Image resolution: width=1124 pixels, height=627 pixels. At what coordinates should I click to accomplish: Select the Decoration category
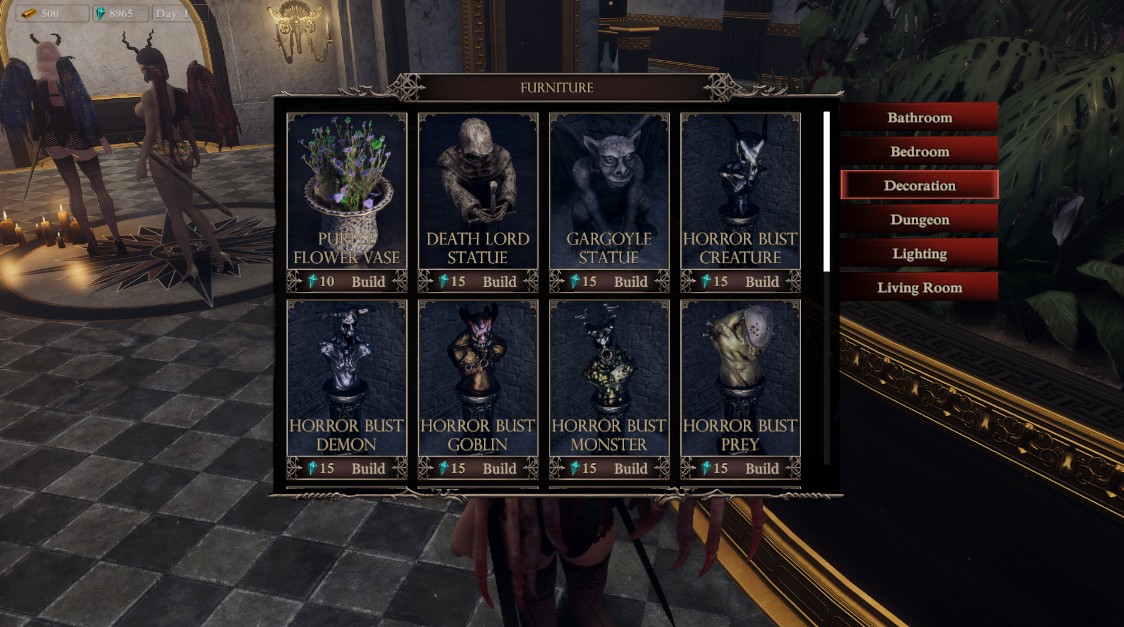(919, 185)
